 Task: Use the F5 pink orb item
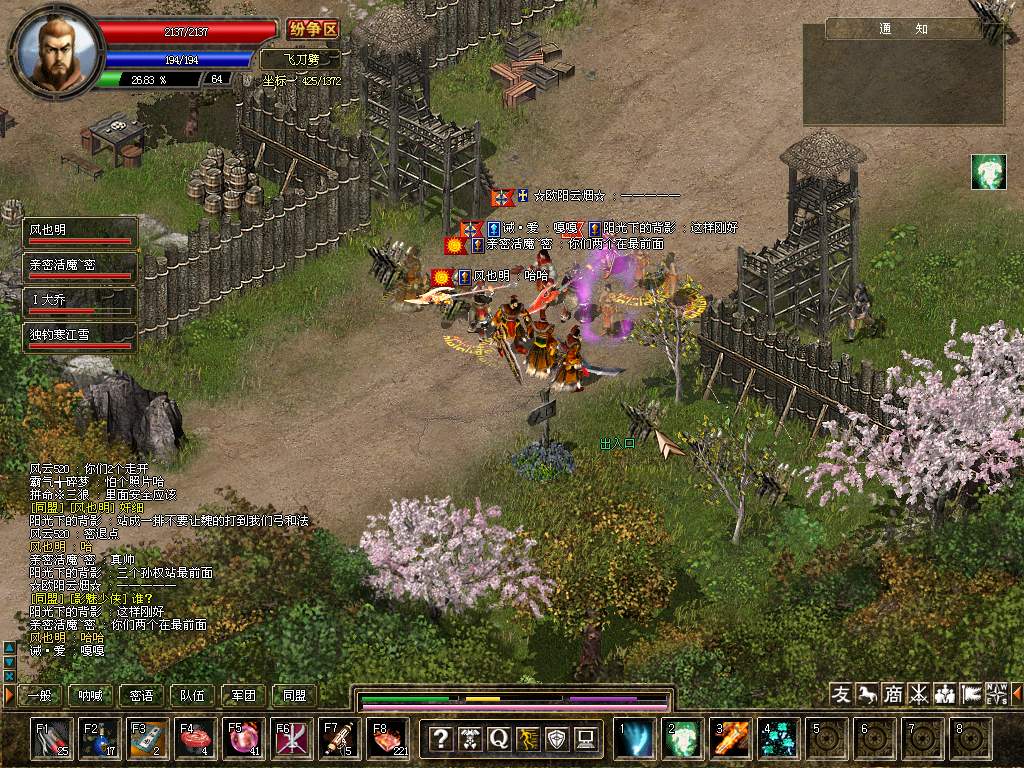pos(244,739)
